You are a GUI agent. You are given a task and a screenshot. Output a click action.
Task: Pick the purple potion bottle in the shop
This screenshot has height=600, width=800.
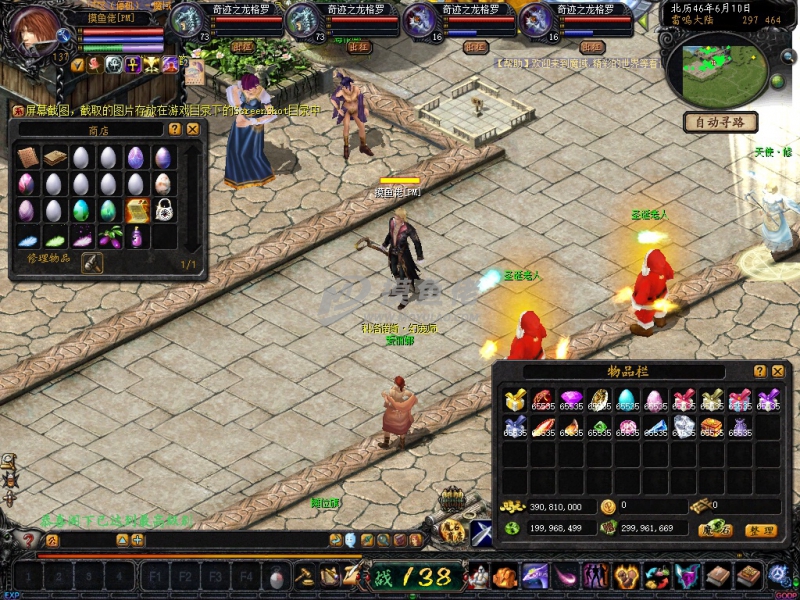coord(136,237)
